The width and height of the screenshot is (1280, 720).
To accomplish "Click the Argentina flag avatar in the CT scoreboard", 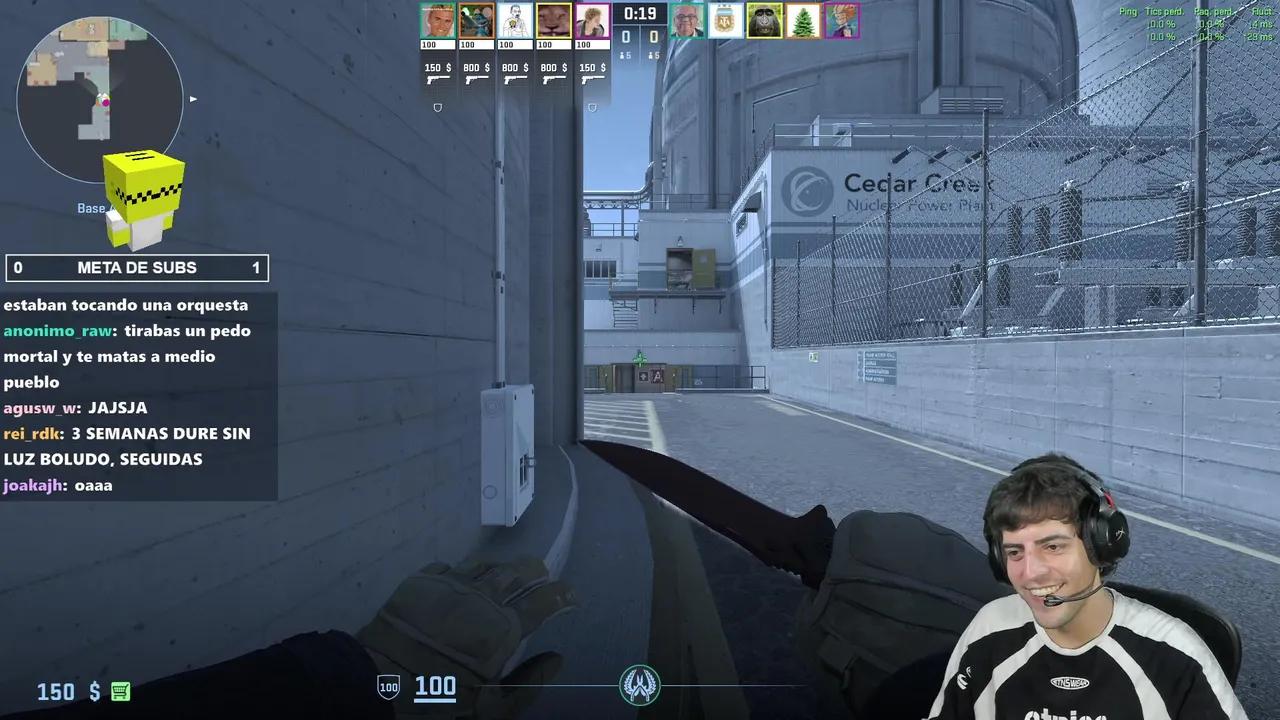I will tap(725, 20).
